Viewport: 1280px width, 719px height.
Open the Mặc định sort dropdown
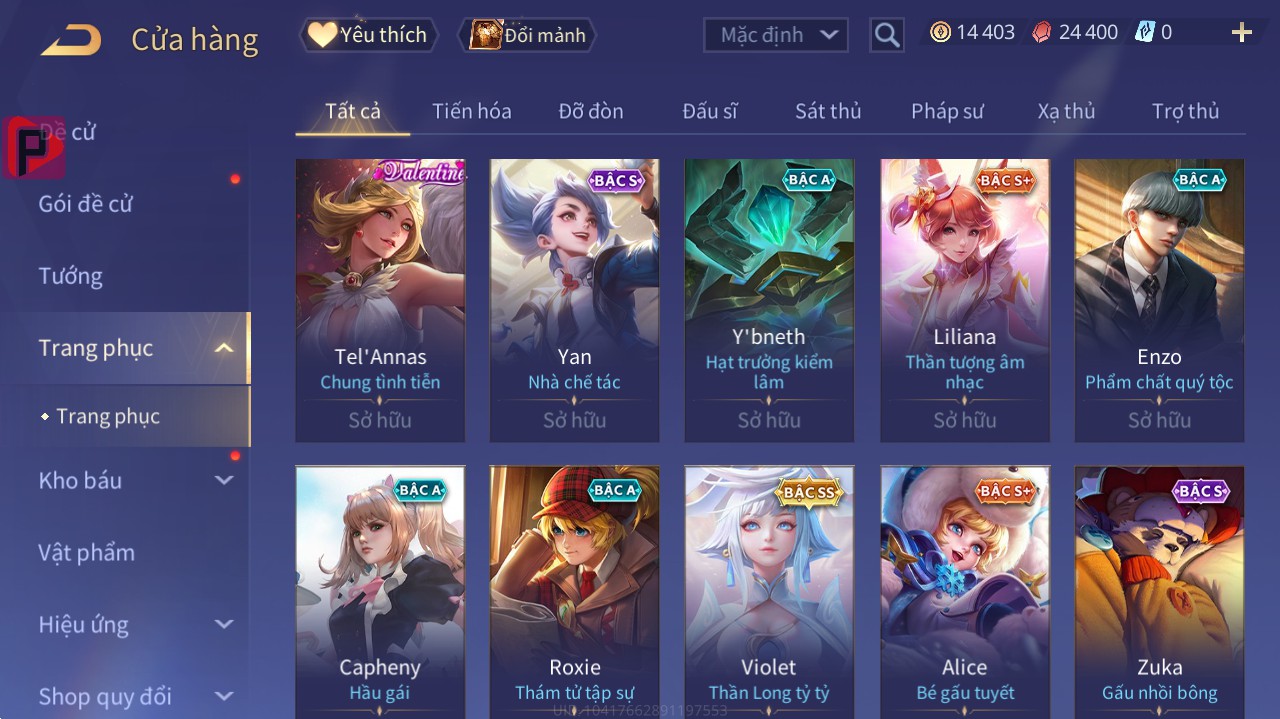click(x=776, y=35)
